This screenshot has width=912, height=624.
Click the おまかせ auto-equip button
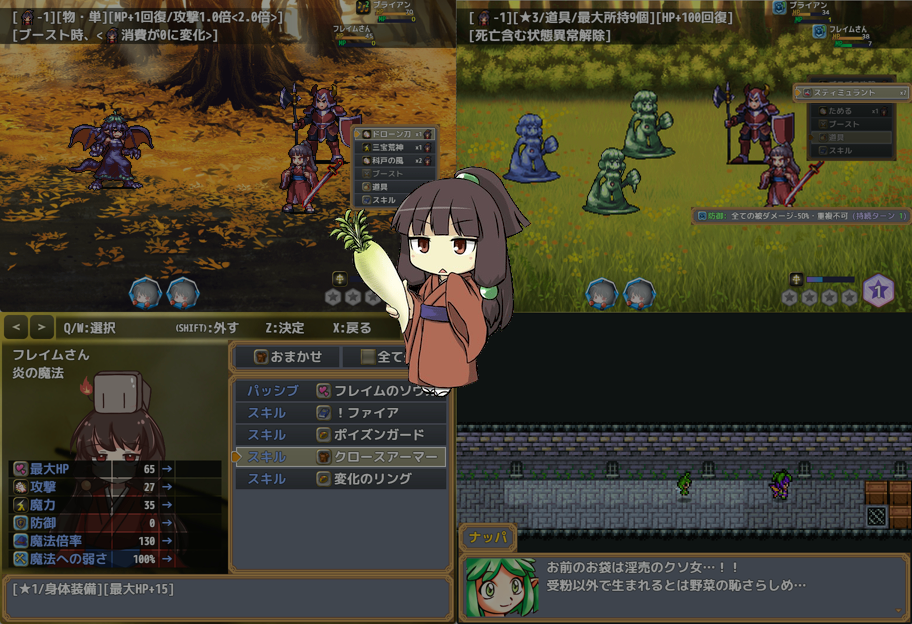click(287, 356)
